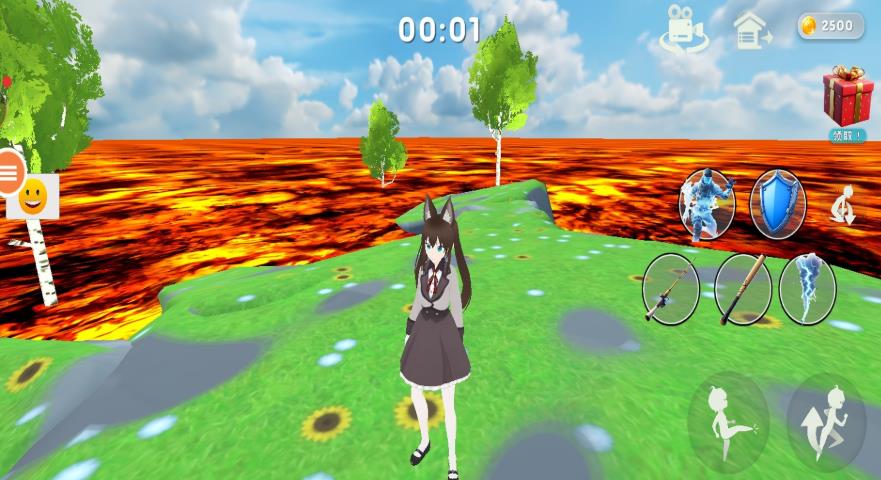Equip the fishing rod item
Image resolution: width=881 pixels, height=480 pixels.
pos(670,289)
